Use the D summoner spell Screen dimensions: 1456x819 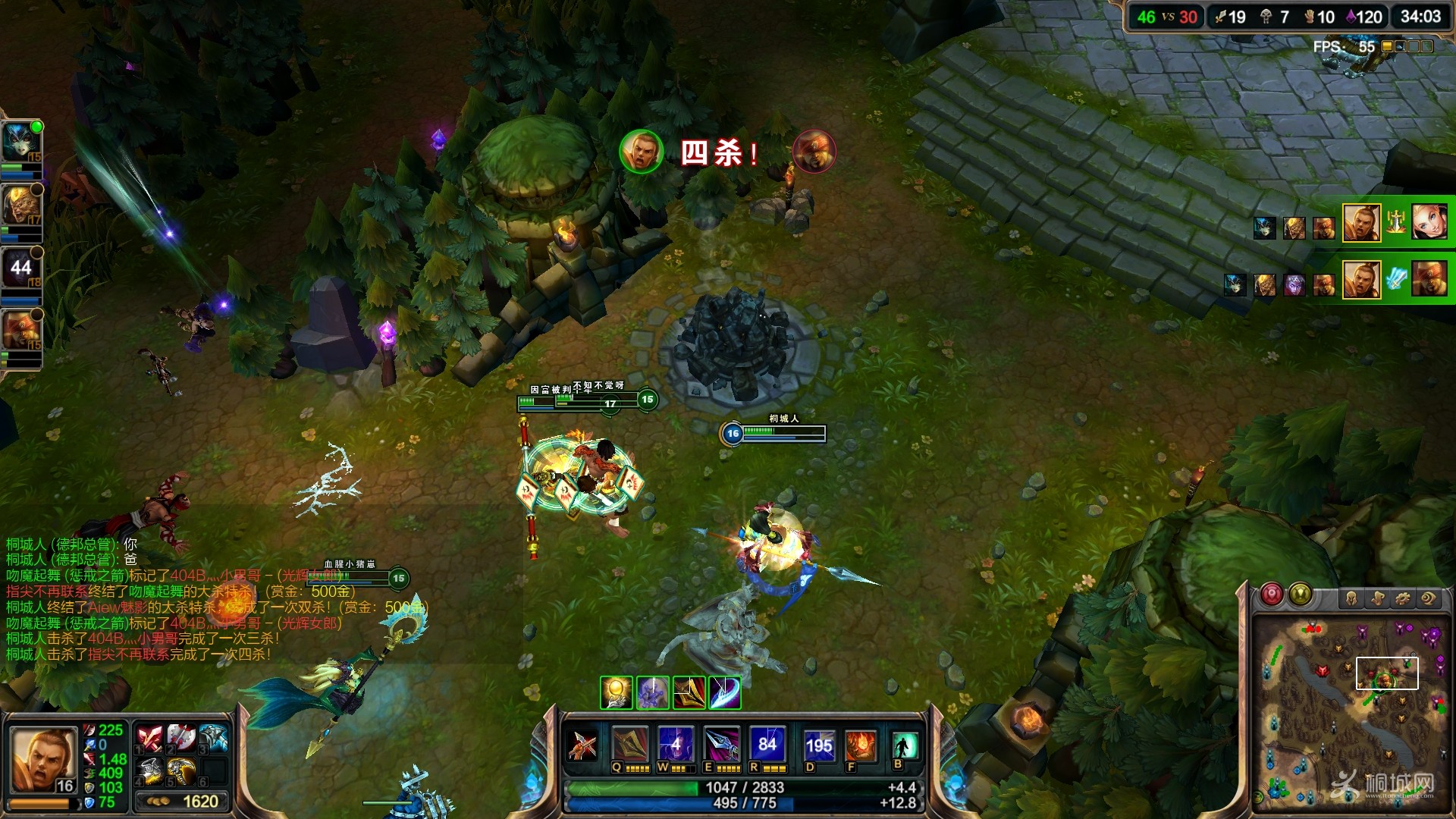coord(819,746)
